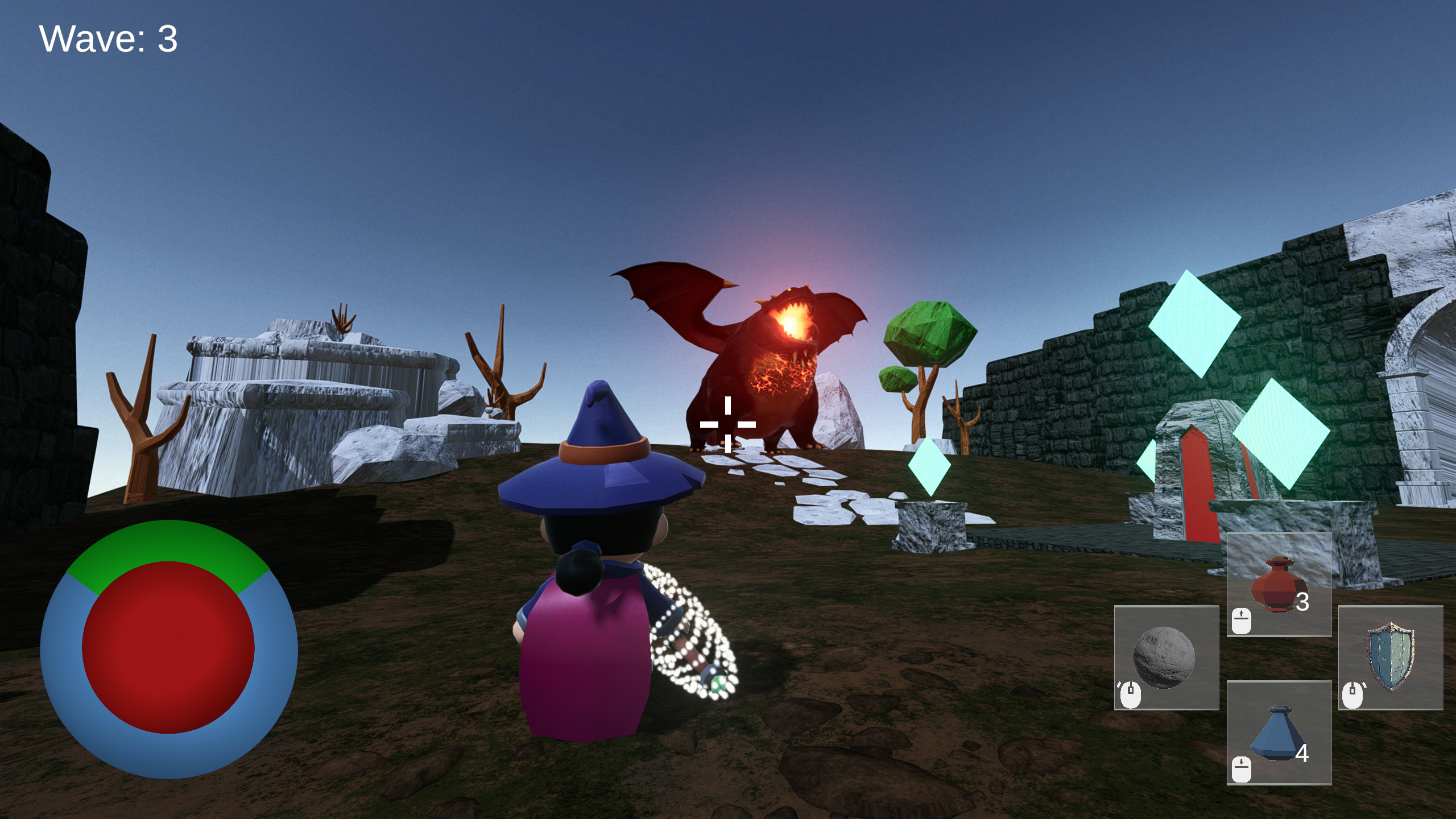Viewport: 1456px width, 819px height.
Task: Activate the stone boulder attack slot
Action: pyautogui.click(x=1166, y=657)
